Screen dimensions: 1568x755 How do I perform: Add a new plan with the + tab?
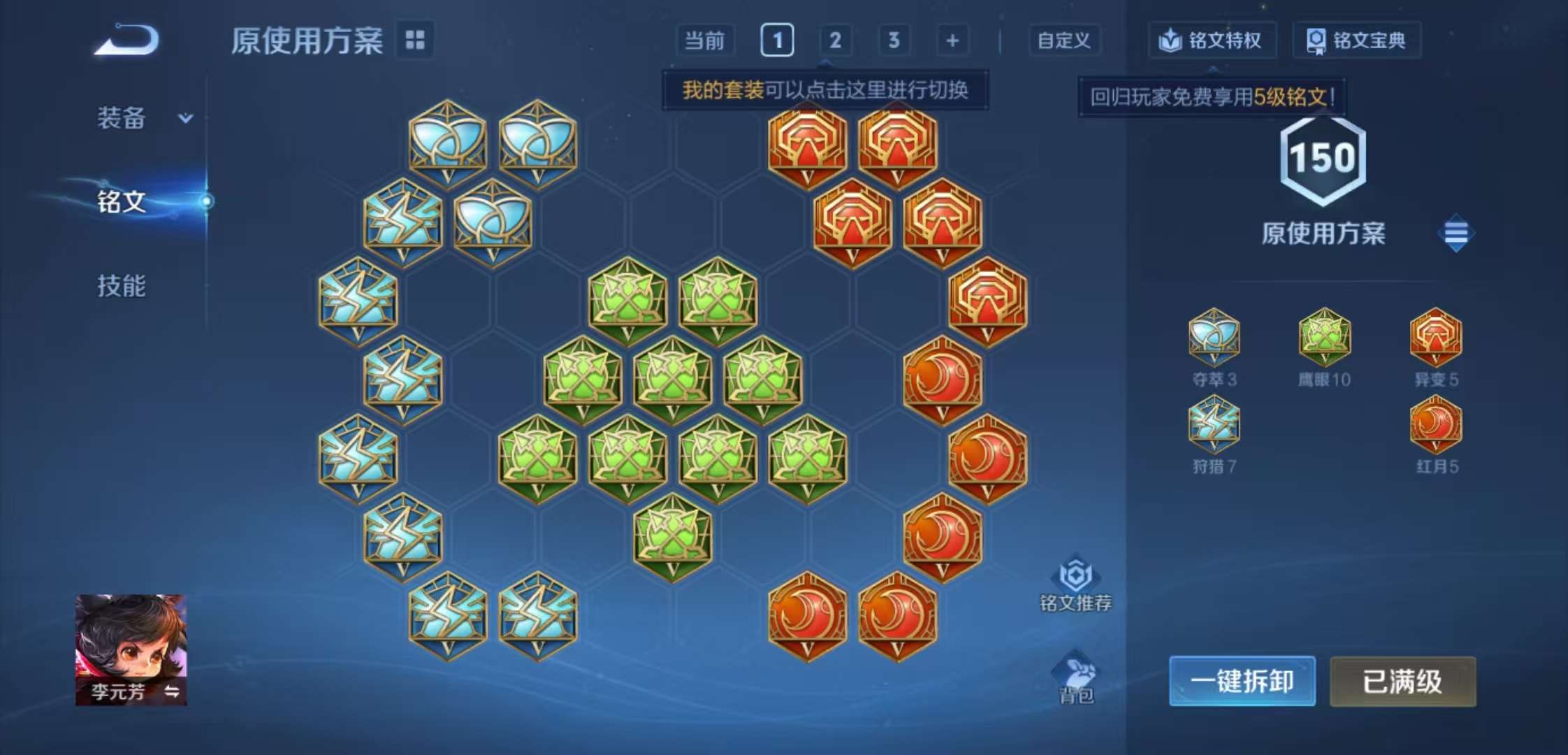click(952, 40)
